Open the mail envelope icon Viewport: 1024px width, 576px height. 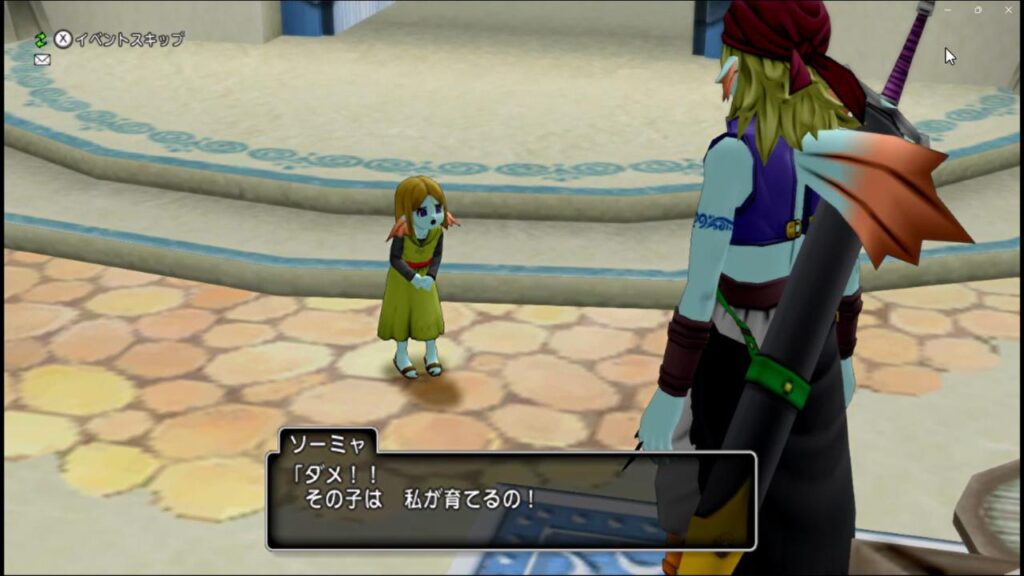(x=42, y=60)
